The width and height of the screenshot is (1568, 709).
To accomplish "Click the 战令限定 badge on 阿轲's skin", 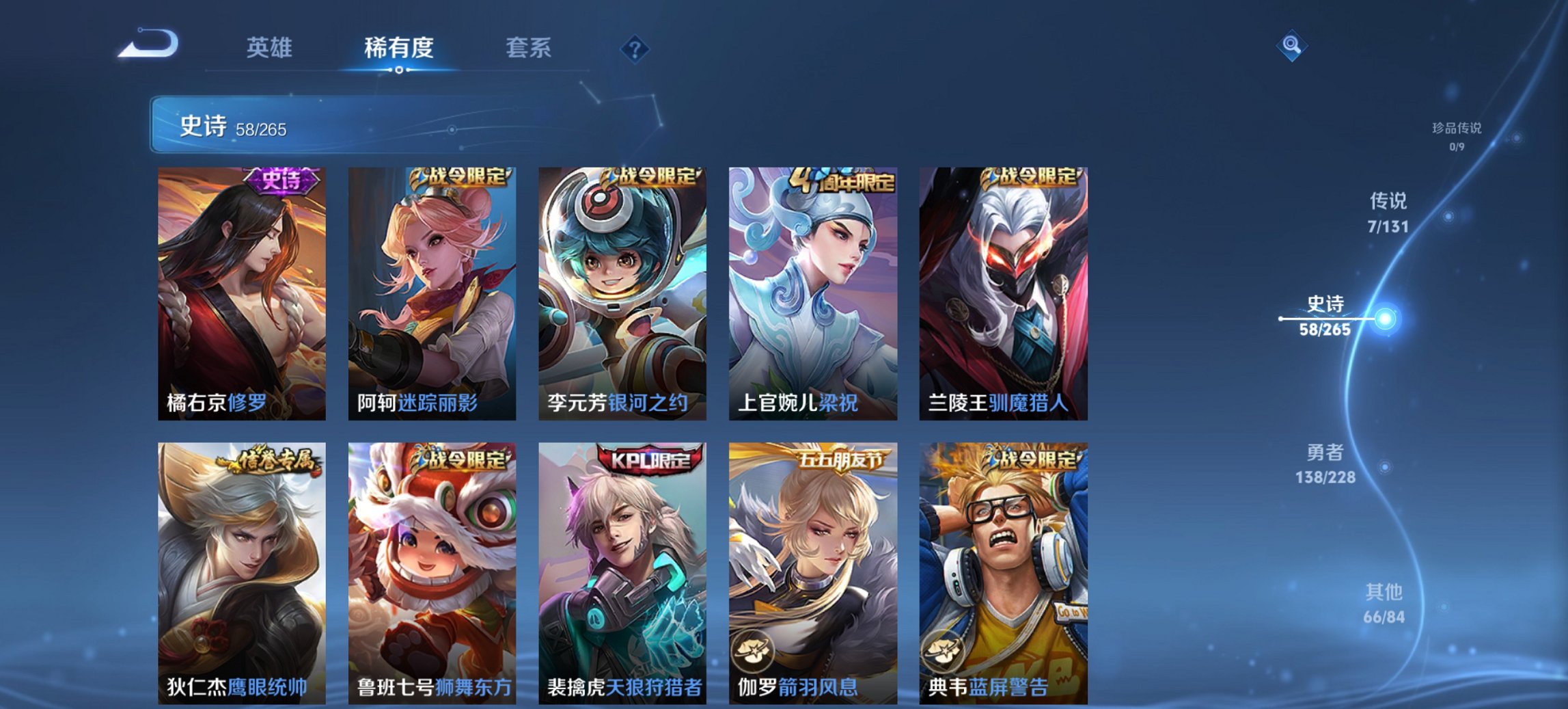I will tap(459, 176).
